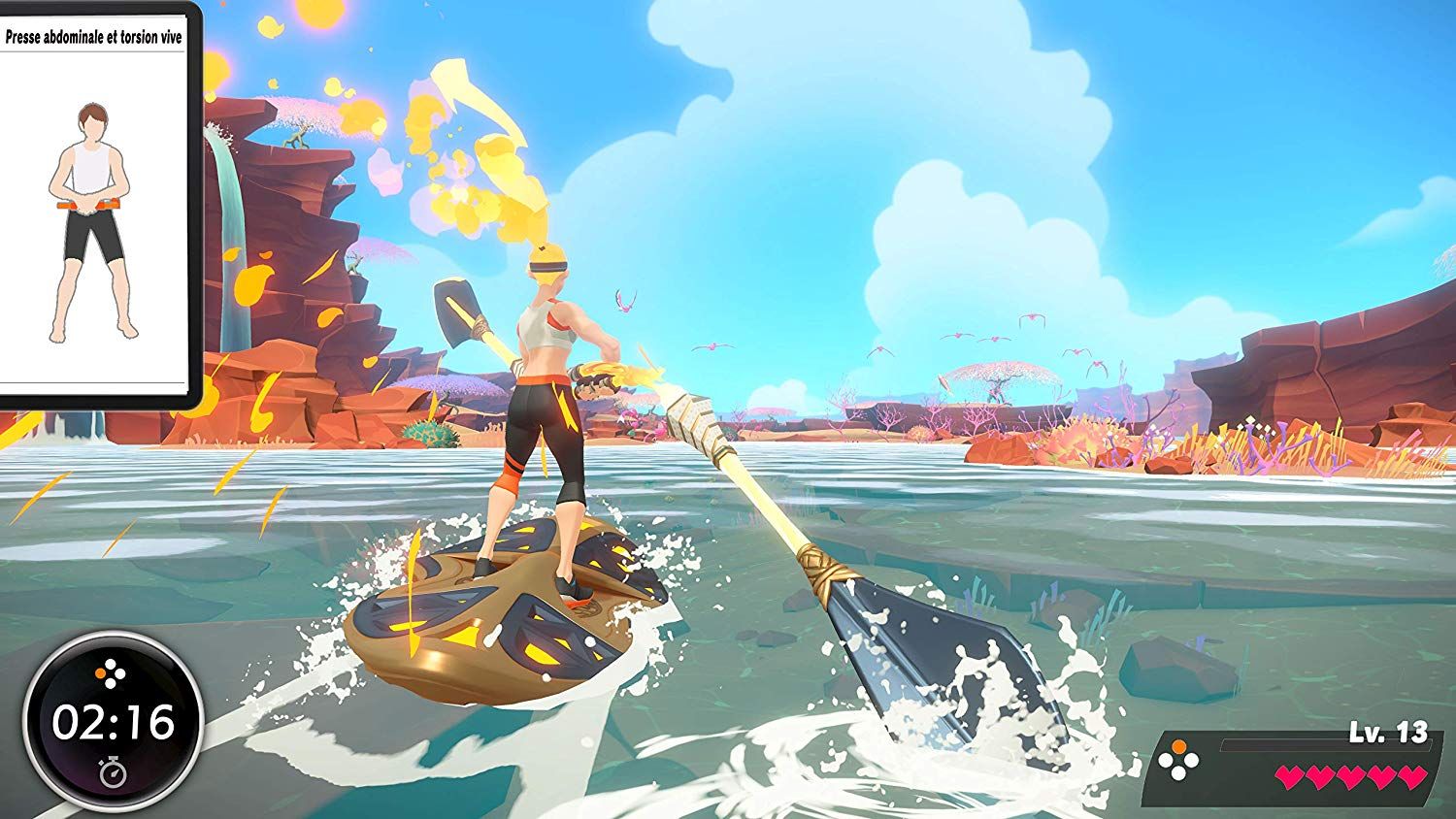
Task: Select the last heart next to Lv. 13
Action: pyautogui.click(x=1410, y=776)
